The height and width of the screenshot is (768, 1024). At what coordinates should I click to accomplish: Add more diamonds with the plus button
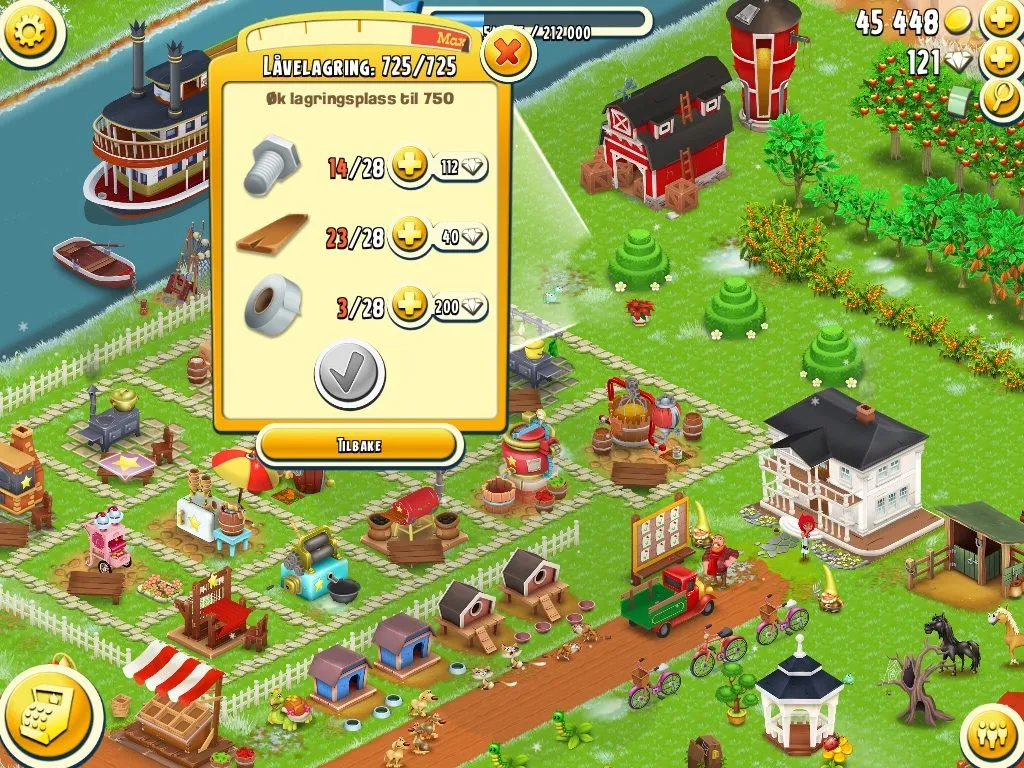tap(1000, 59)
